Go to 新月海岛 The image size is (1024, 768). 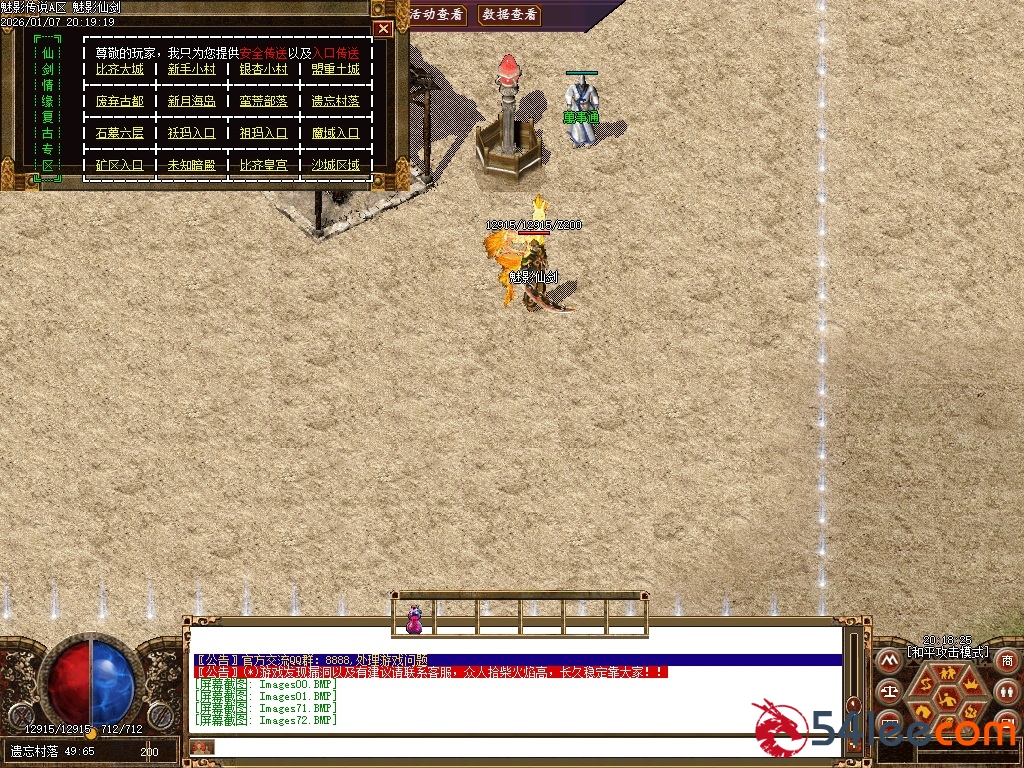pos(191,101)
